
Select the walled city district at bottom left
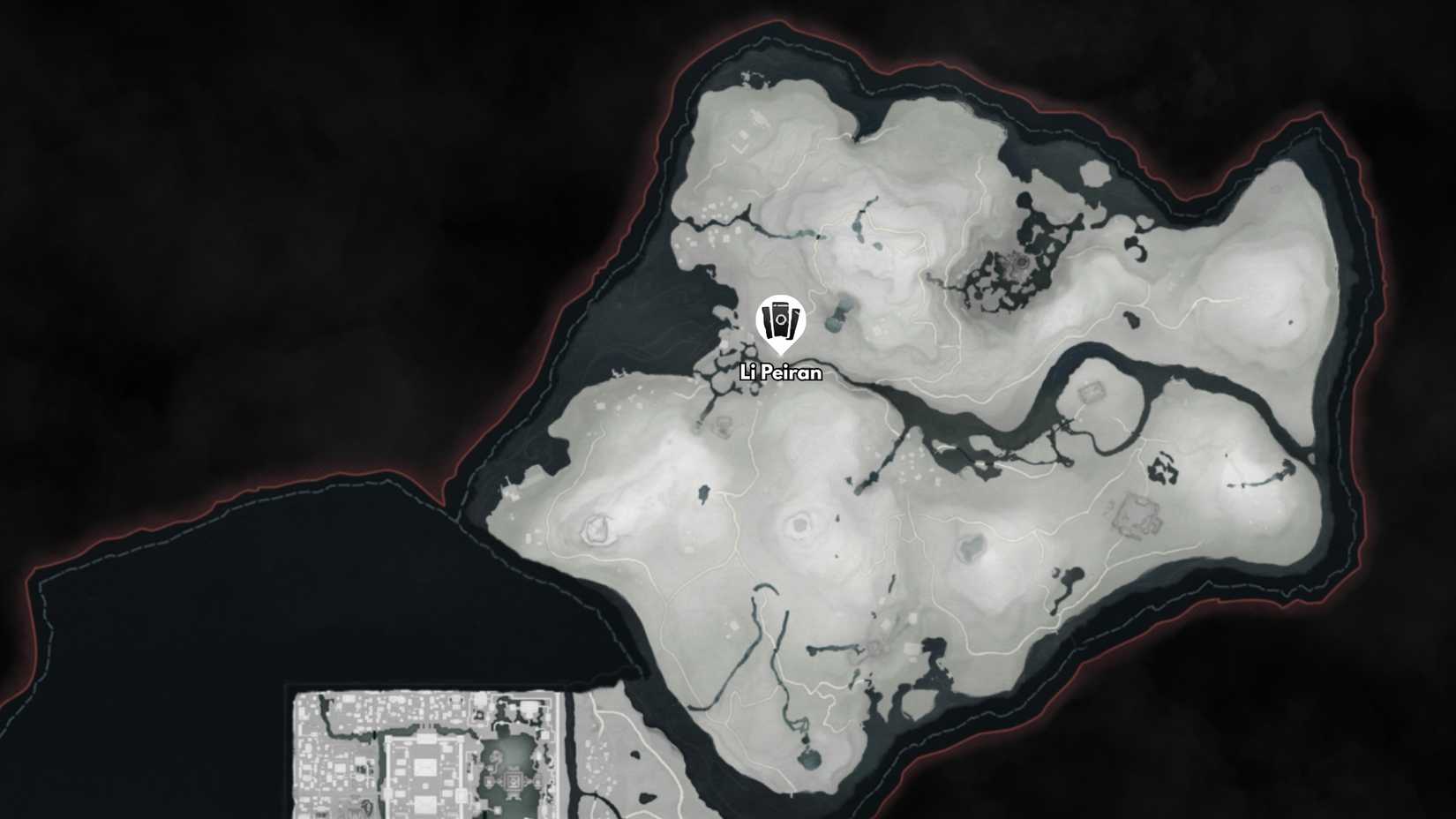pos(424,759)
